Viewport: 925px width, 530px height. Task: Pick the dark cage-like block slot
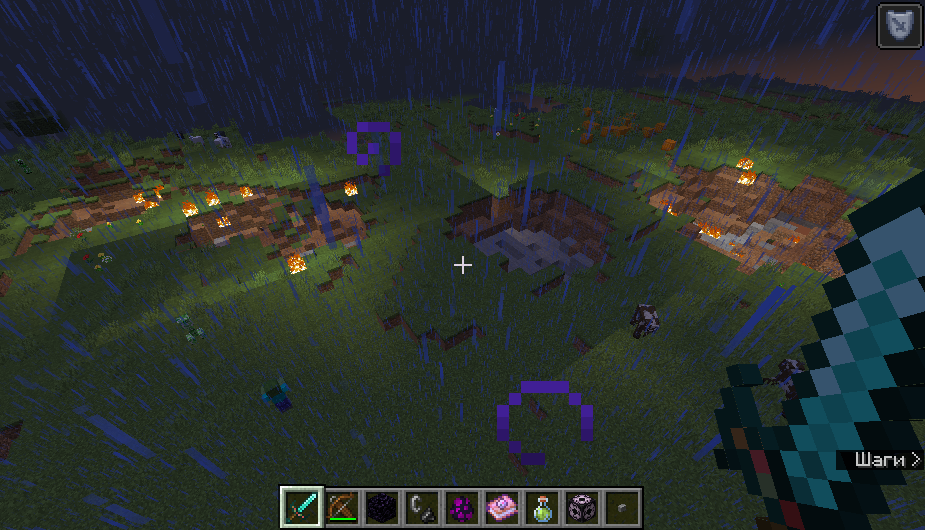581,507
